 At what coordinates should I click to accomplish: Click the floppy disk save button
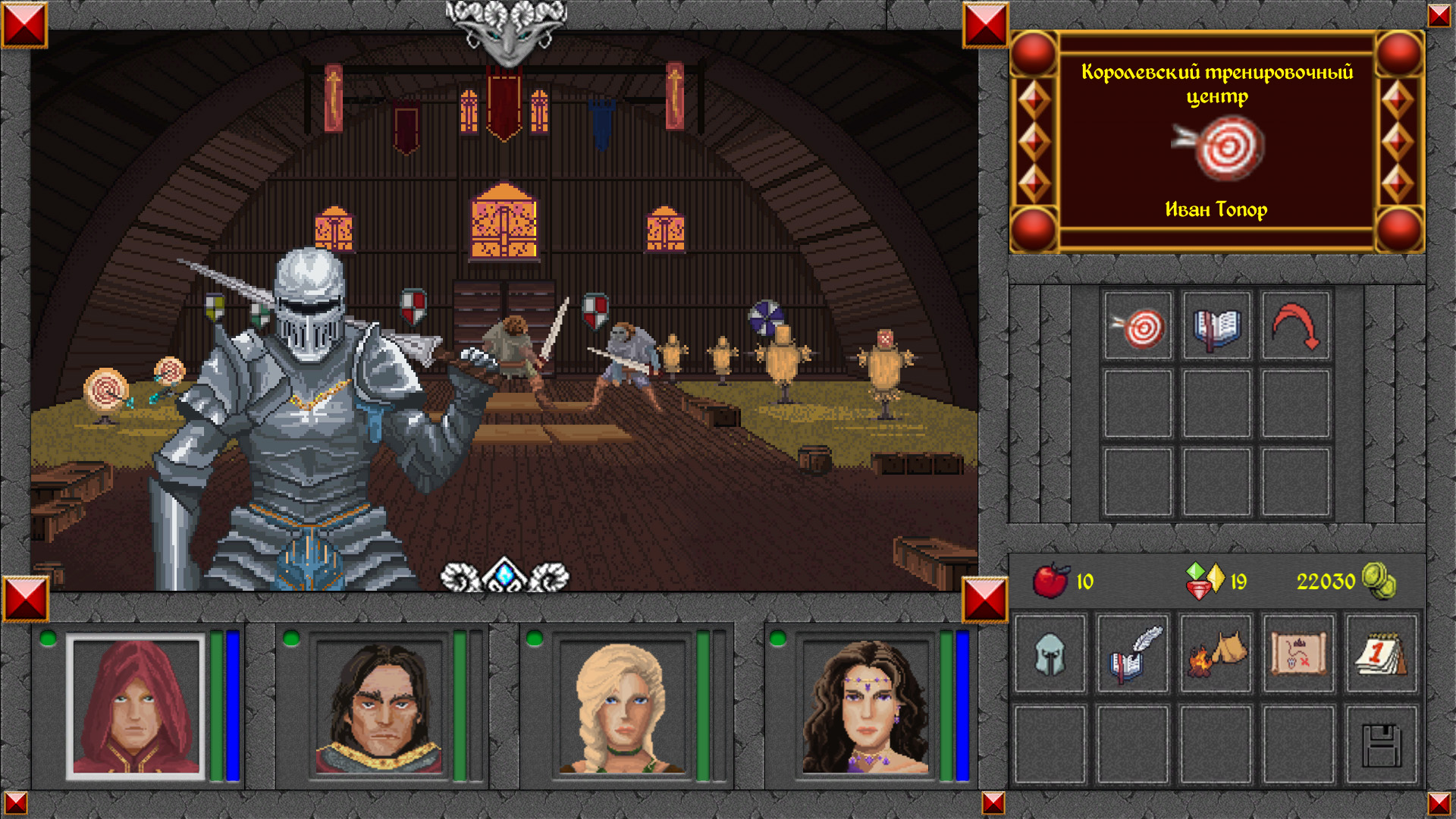pyautogui.click(x=1381, y=745)
